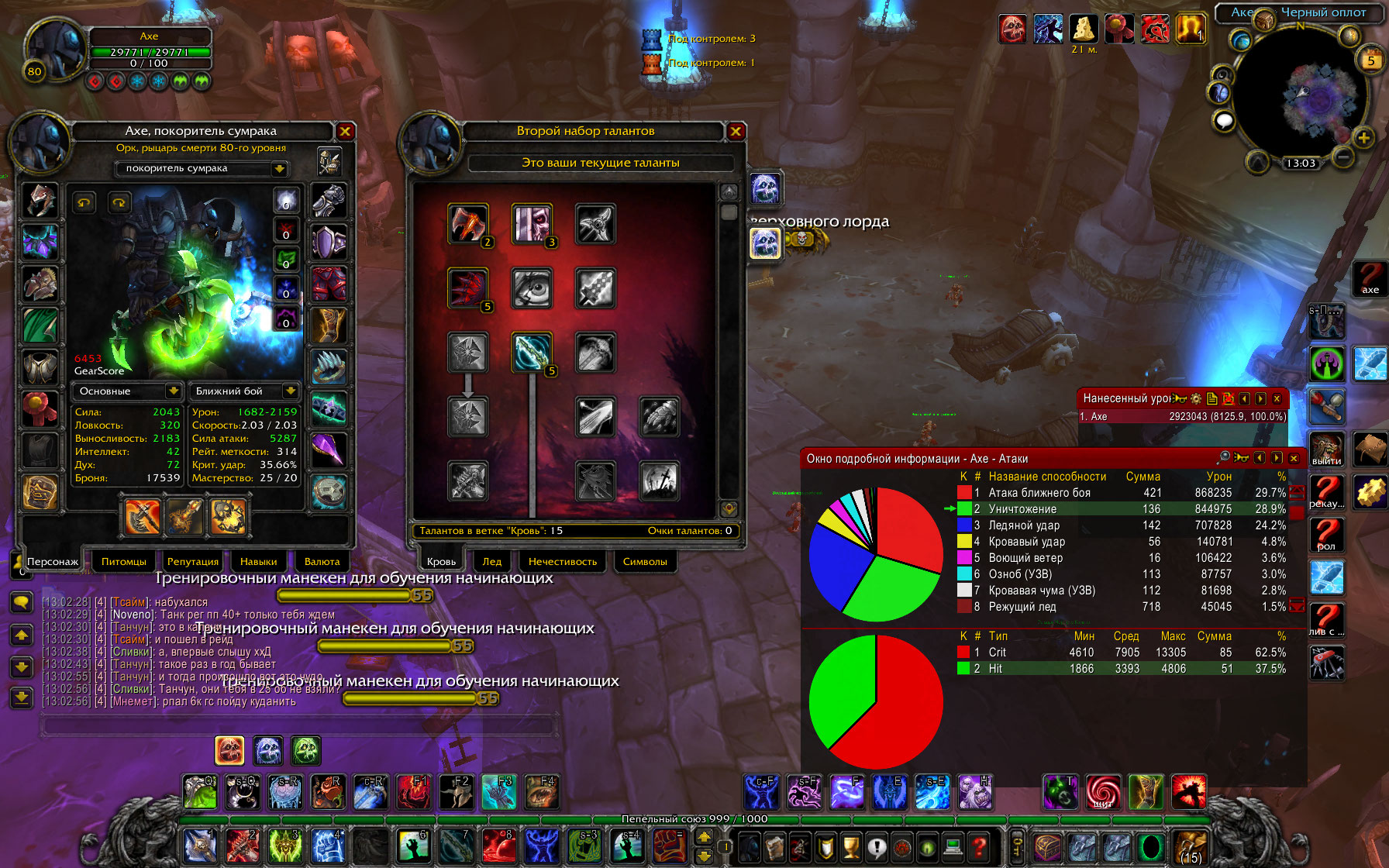Close the character sheet window
This screenshot has width=1389, height=868.
pyautogui.click(x=346, y=131)
